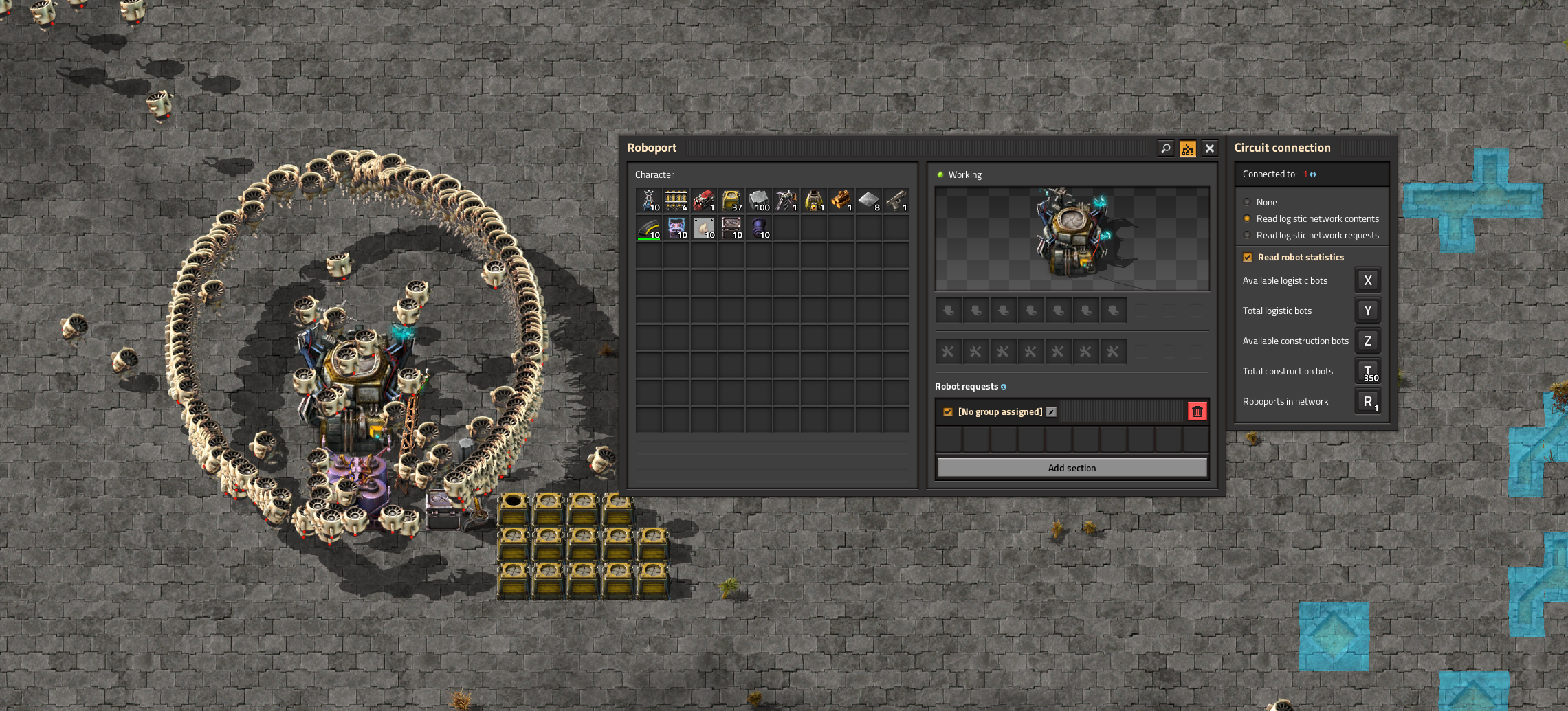The image size is (1568, 711).
Task: Disable the No group assigned section checkbox
Action: [948, 412]
